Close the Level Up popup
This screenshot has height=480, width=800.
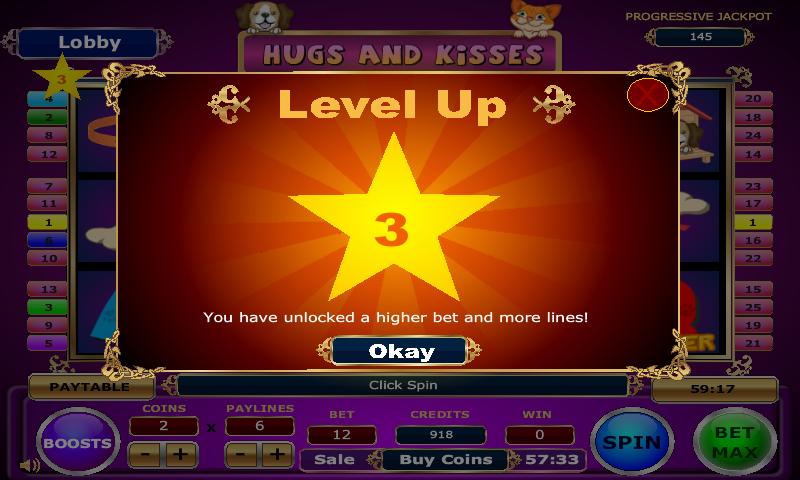pyautogui.click(x=647, y=95)
